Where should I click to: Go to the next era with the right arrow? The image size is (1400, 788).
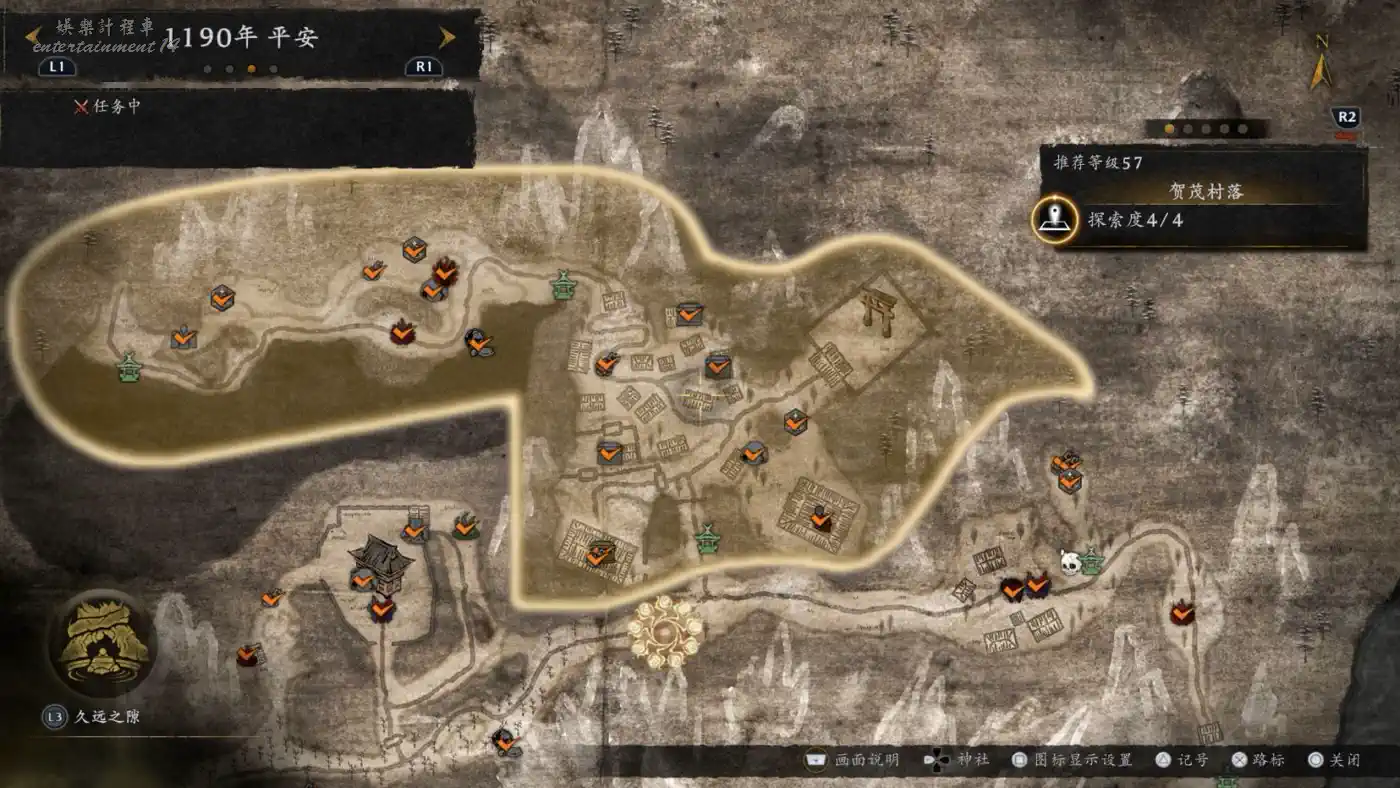click(447, 38)
